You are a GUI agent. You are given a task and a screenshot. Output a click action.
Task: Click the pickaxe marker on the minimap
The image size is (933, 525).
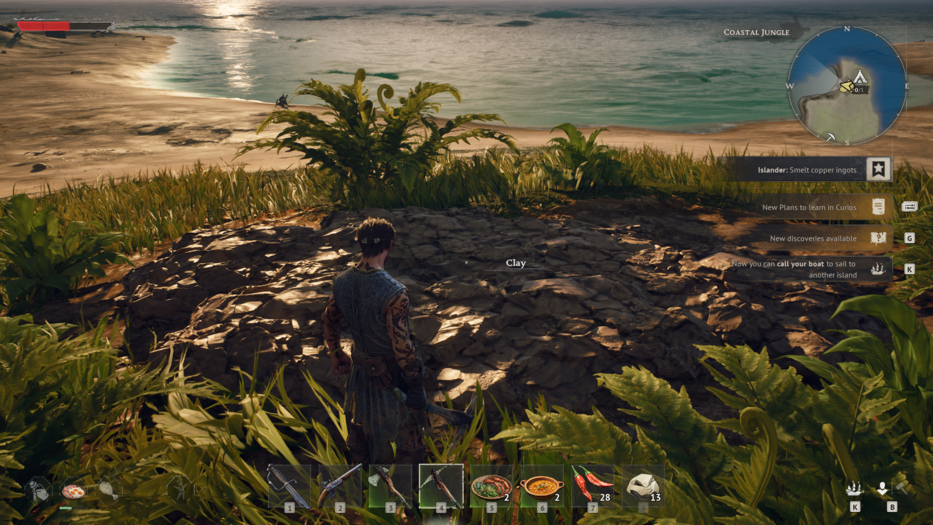click(829, 137)
